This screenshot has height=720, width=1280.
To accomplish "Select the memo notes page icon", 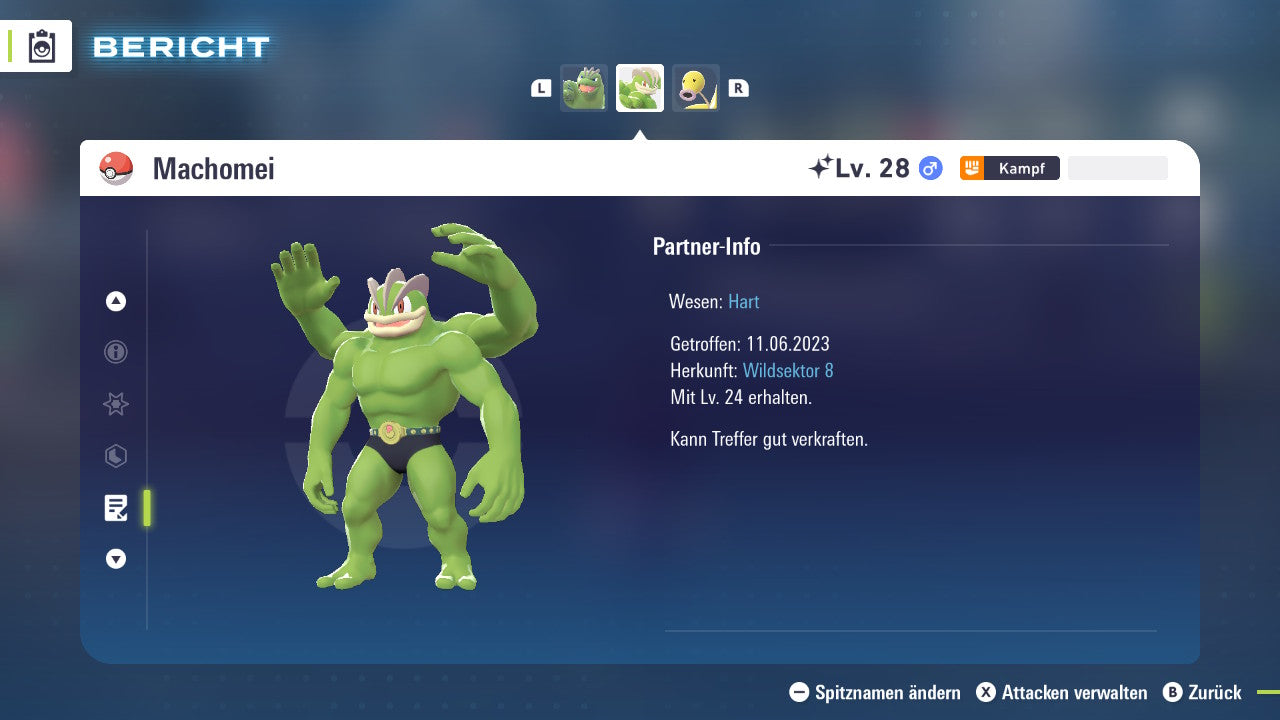I will coord(115,508).
